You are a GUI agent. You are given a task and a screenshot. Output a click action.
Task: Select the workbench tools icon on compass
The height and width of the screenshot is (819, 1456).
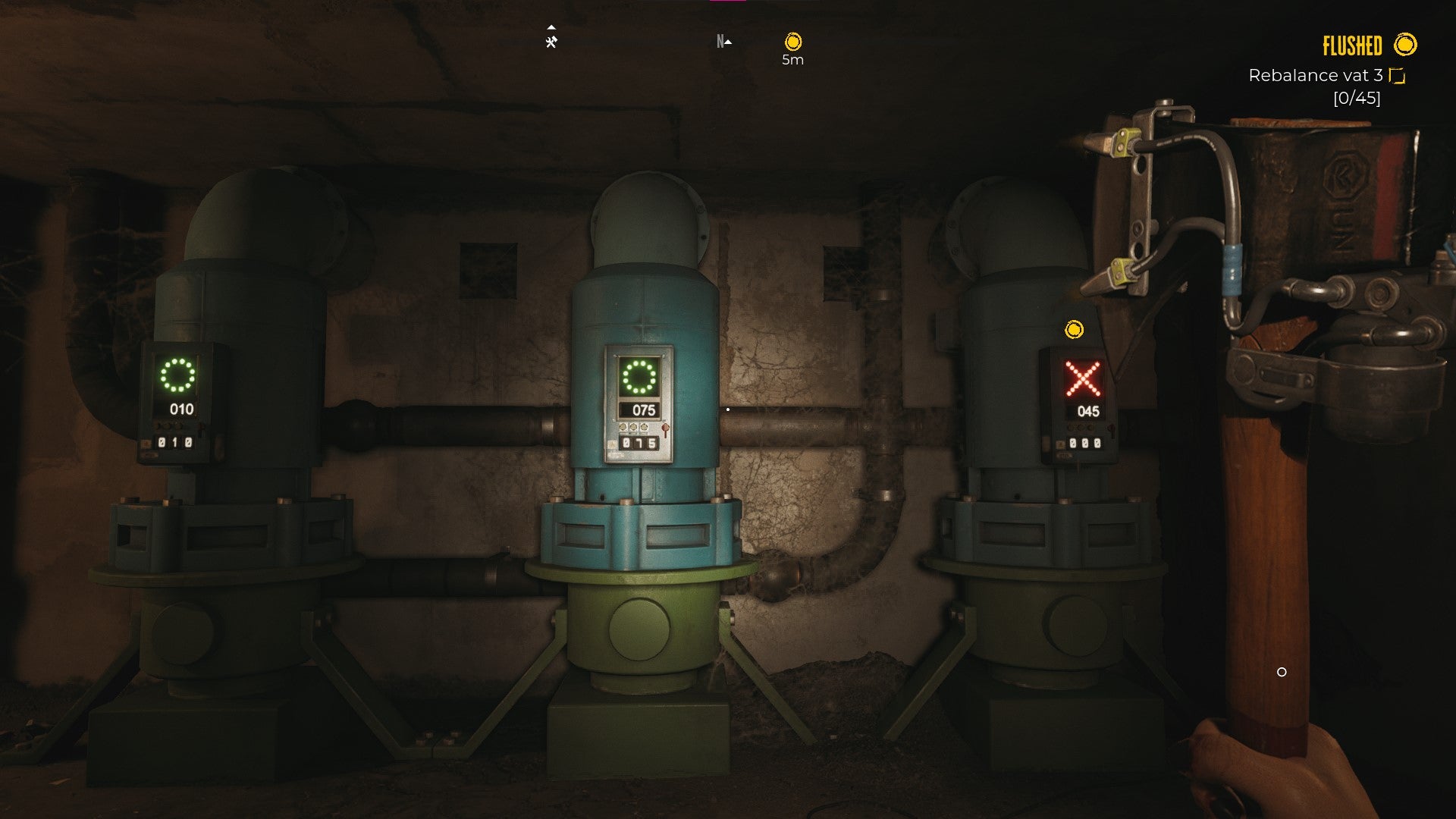551,42
